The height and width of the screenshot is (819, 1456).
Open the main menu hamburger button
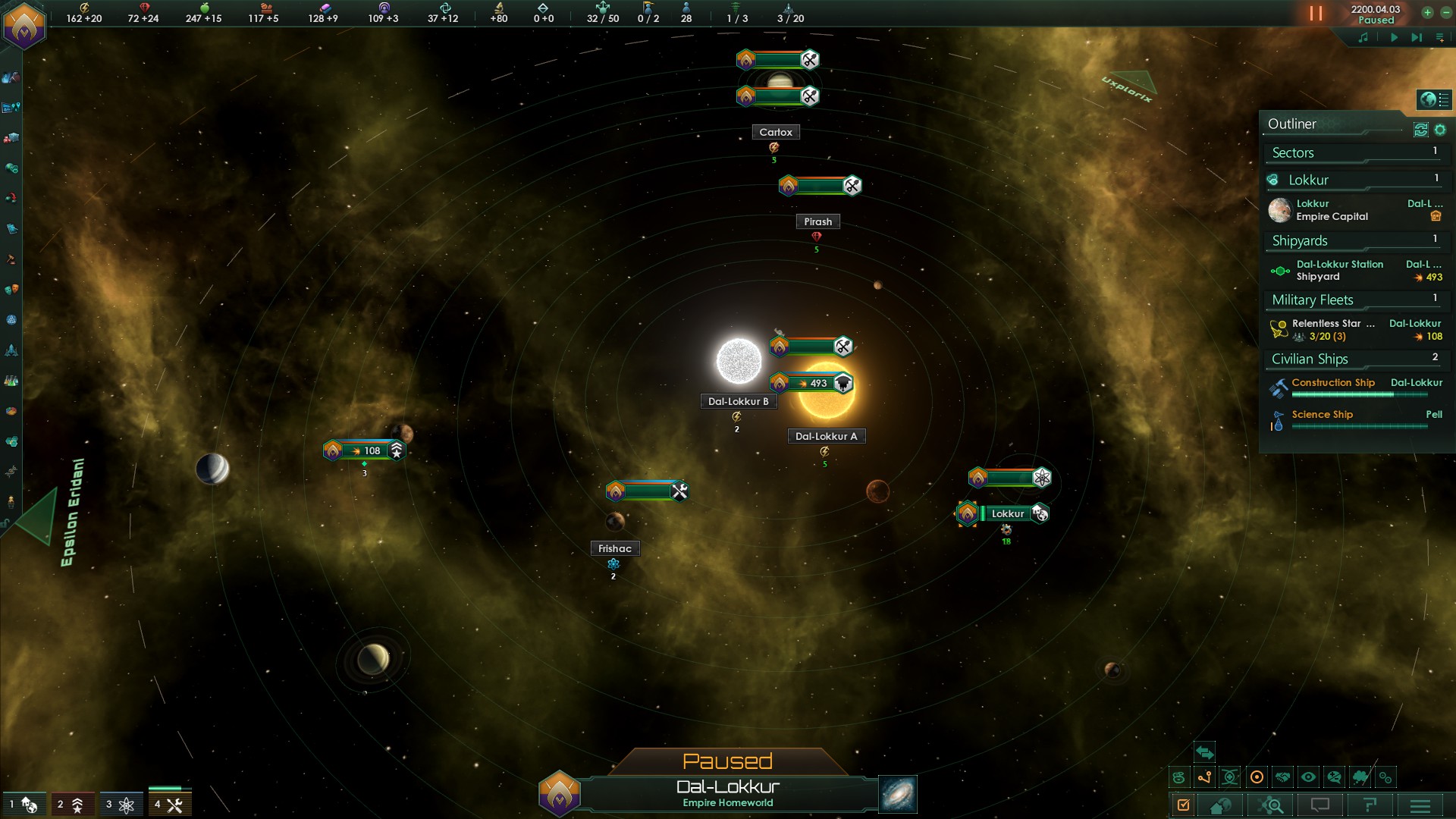[1420, 805]
